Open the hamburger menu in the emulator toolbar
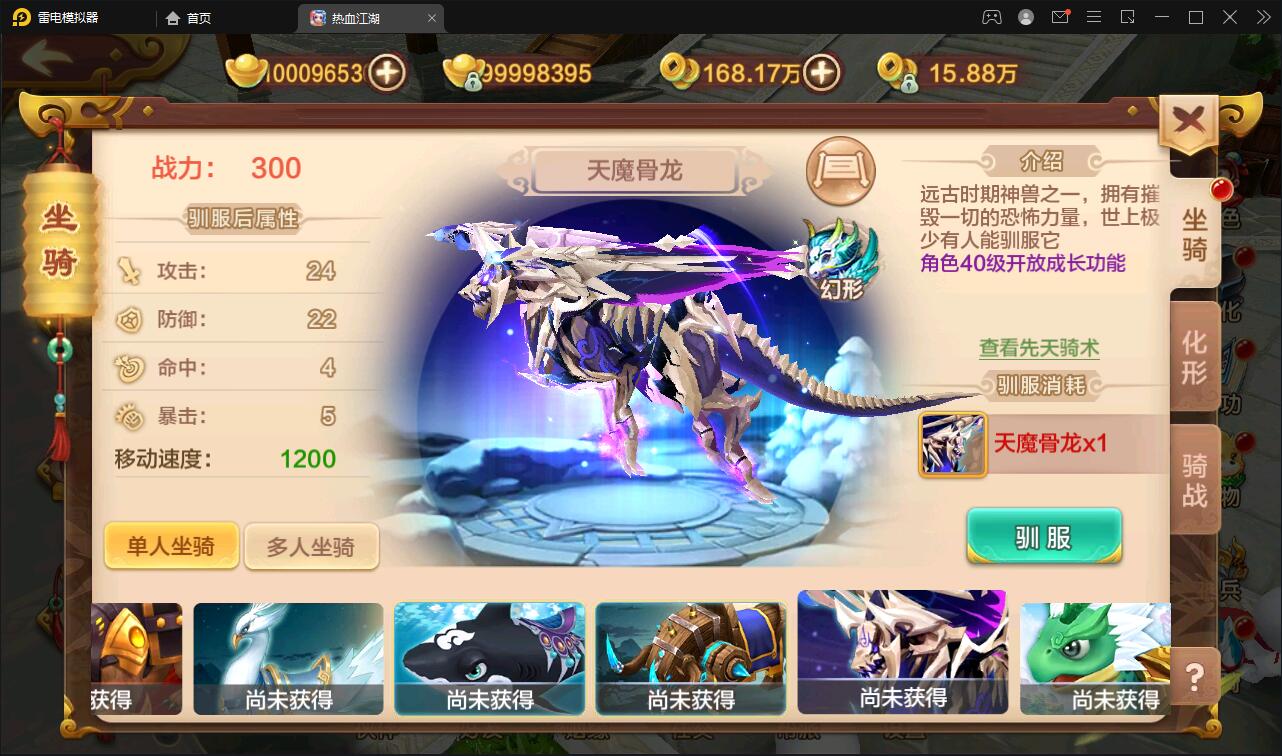Screen dimensions: 1282x756 (1094, 17)
